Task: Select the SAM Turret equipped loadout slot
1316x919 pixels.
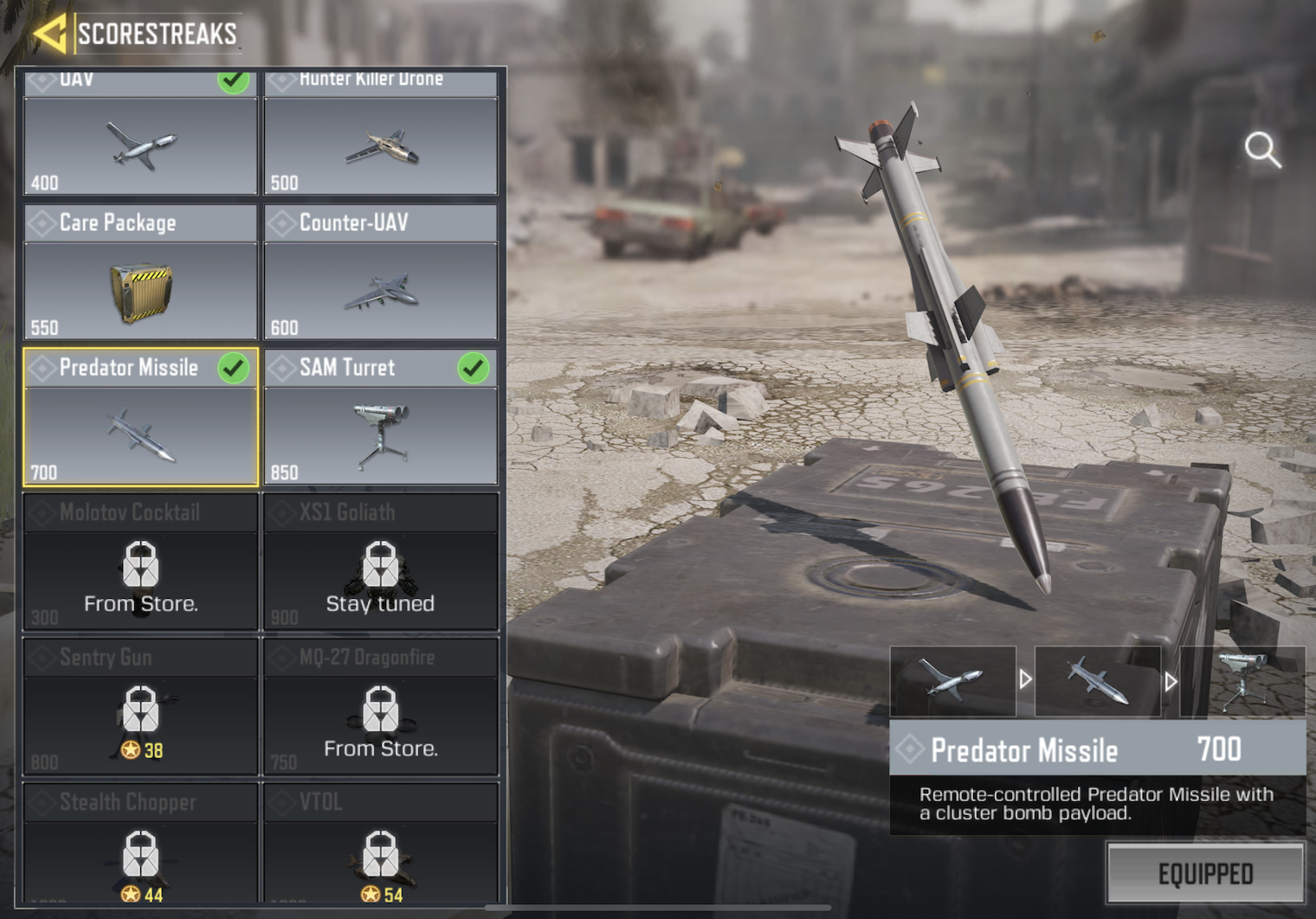Action: (1242, 681)
